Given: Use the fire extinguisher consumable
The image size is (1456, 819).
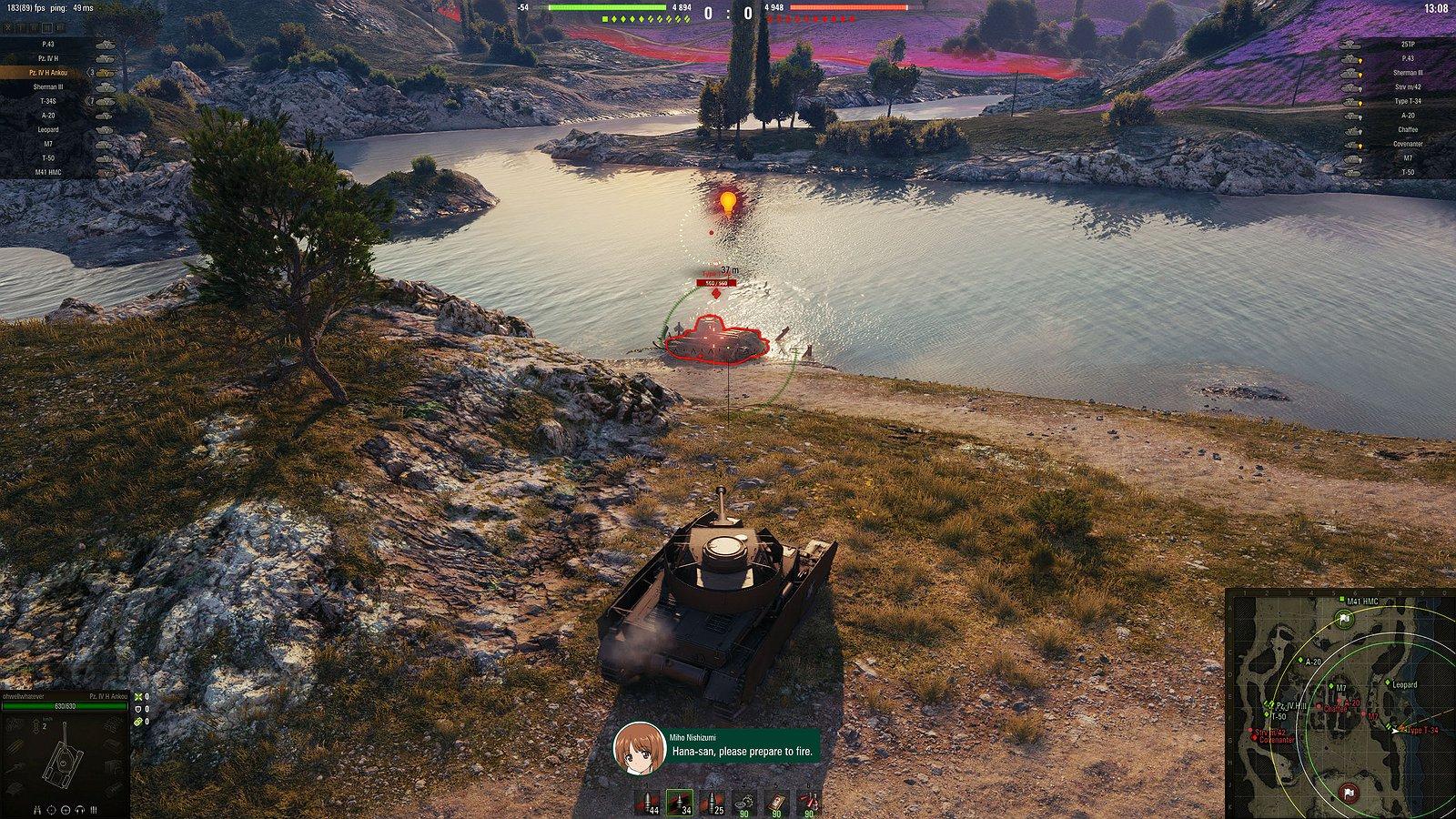Looking at the screenshot, I should pos(807,803).
